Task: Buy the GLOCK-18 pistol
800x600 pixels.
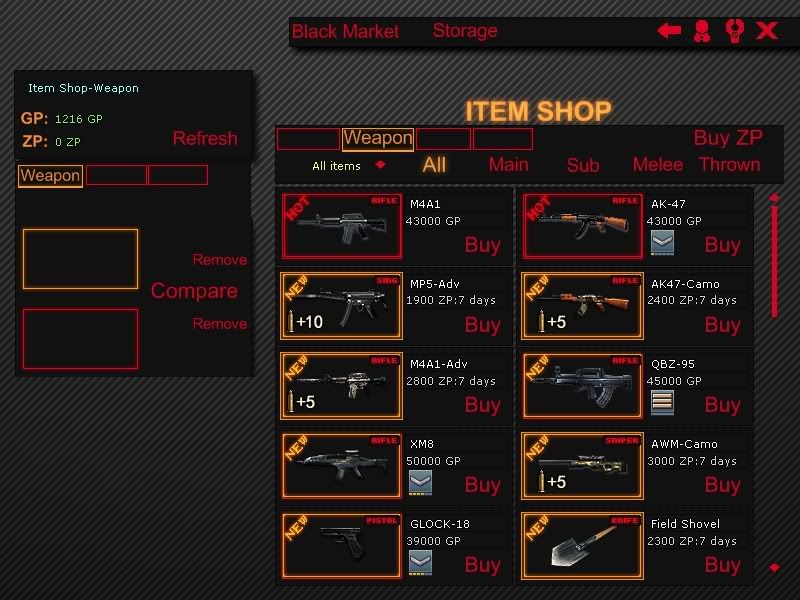Action: (x=482, y=565)
